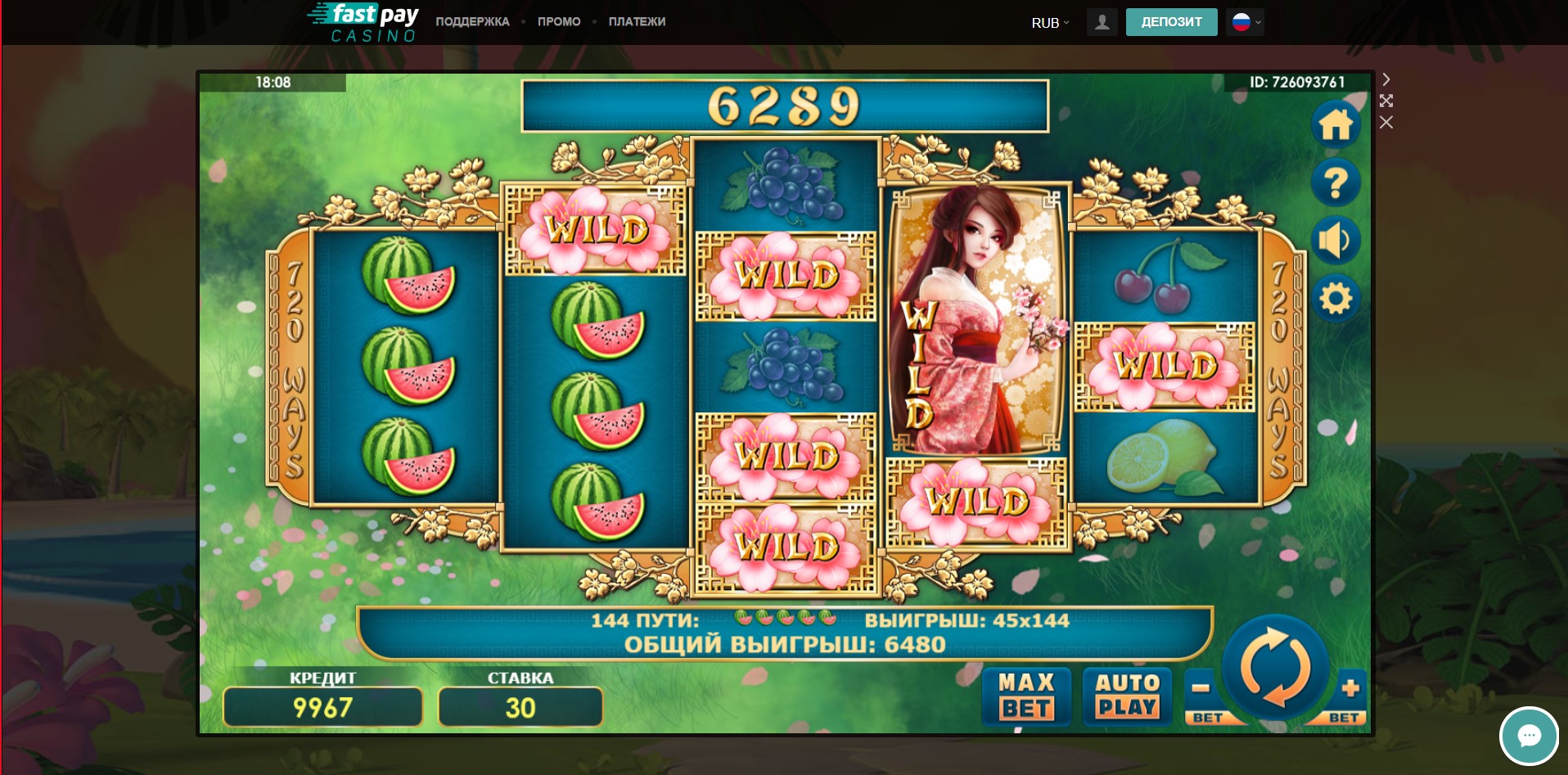
Task: Go to the Промо page
Action: click(x=559, y=22)
